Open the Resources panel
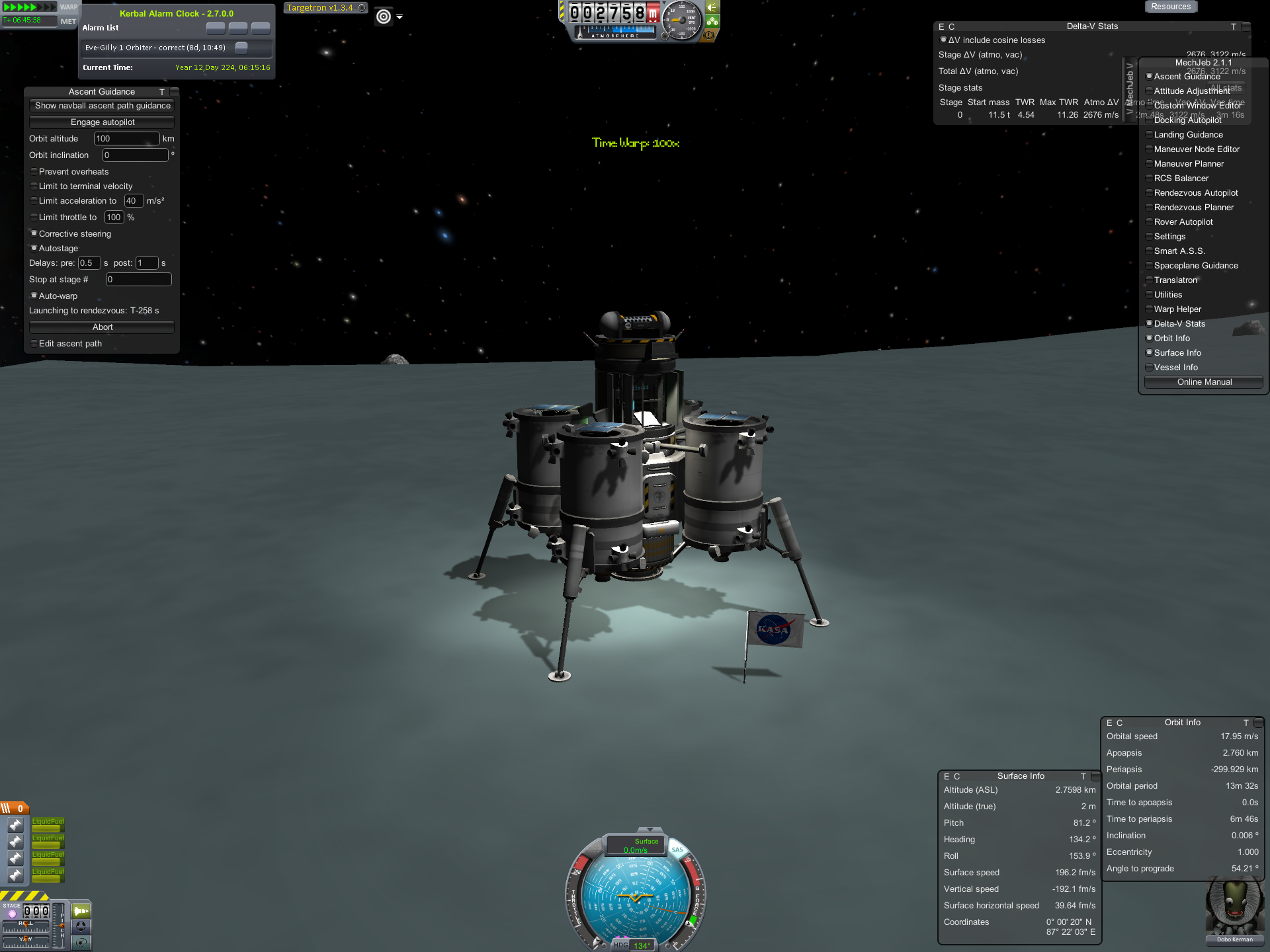1270x952 pixels. (1170, 7)
